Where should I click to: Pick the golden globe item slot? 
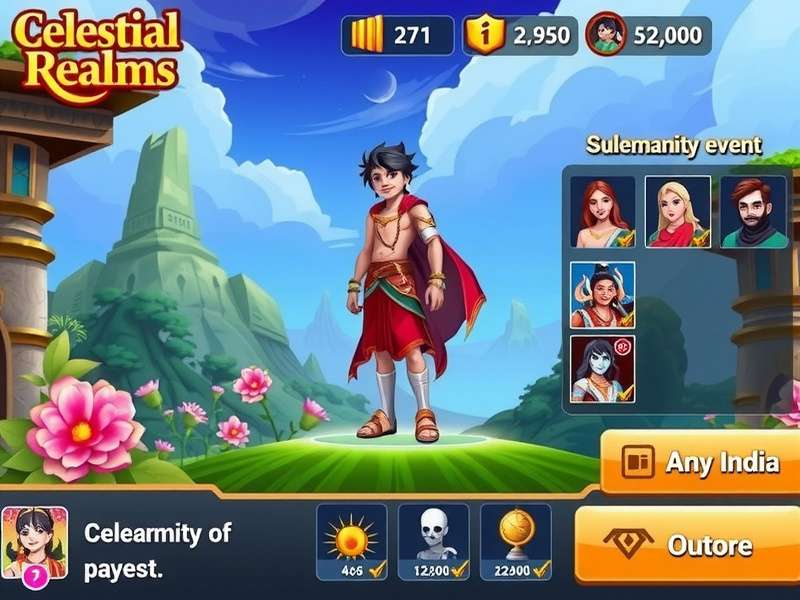pos(515,541)
